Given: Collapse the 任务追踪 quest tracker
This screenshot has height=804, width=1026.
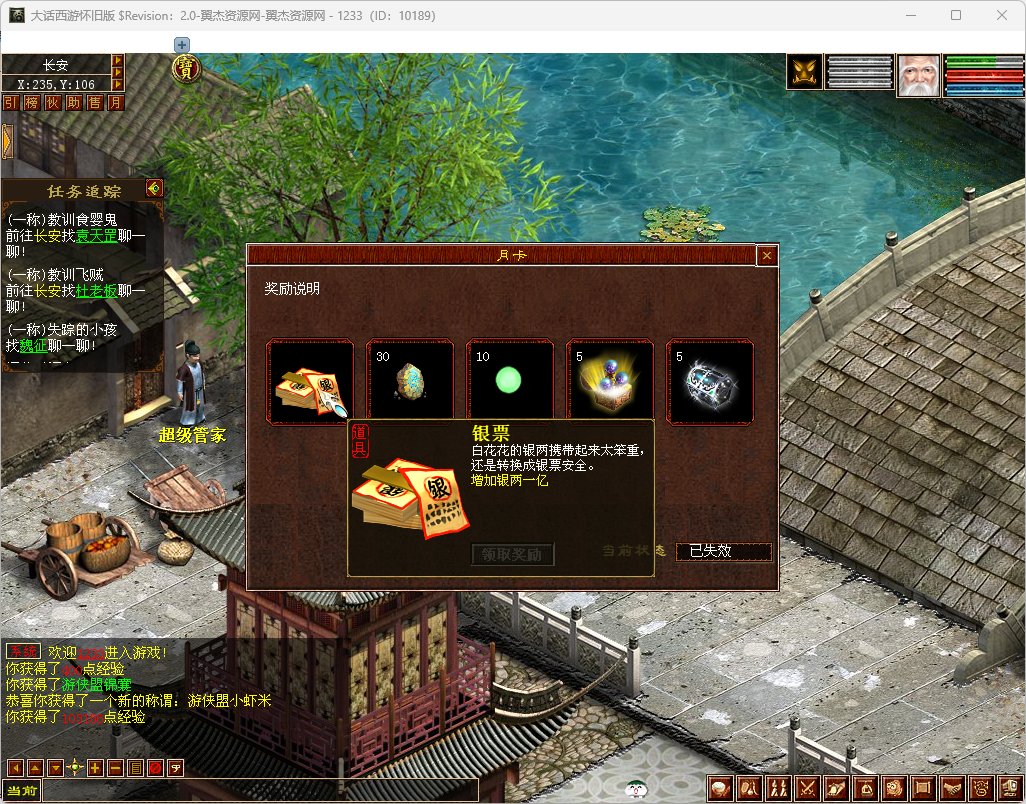Looking at the screenshot, I should (153, 188).
